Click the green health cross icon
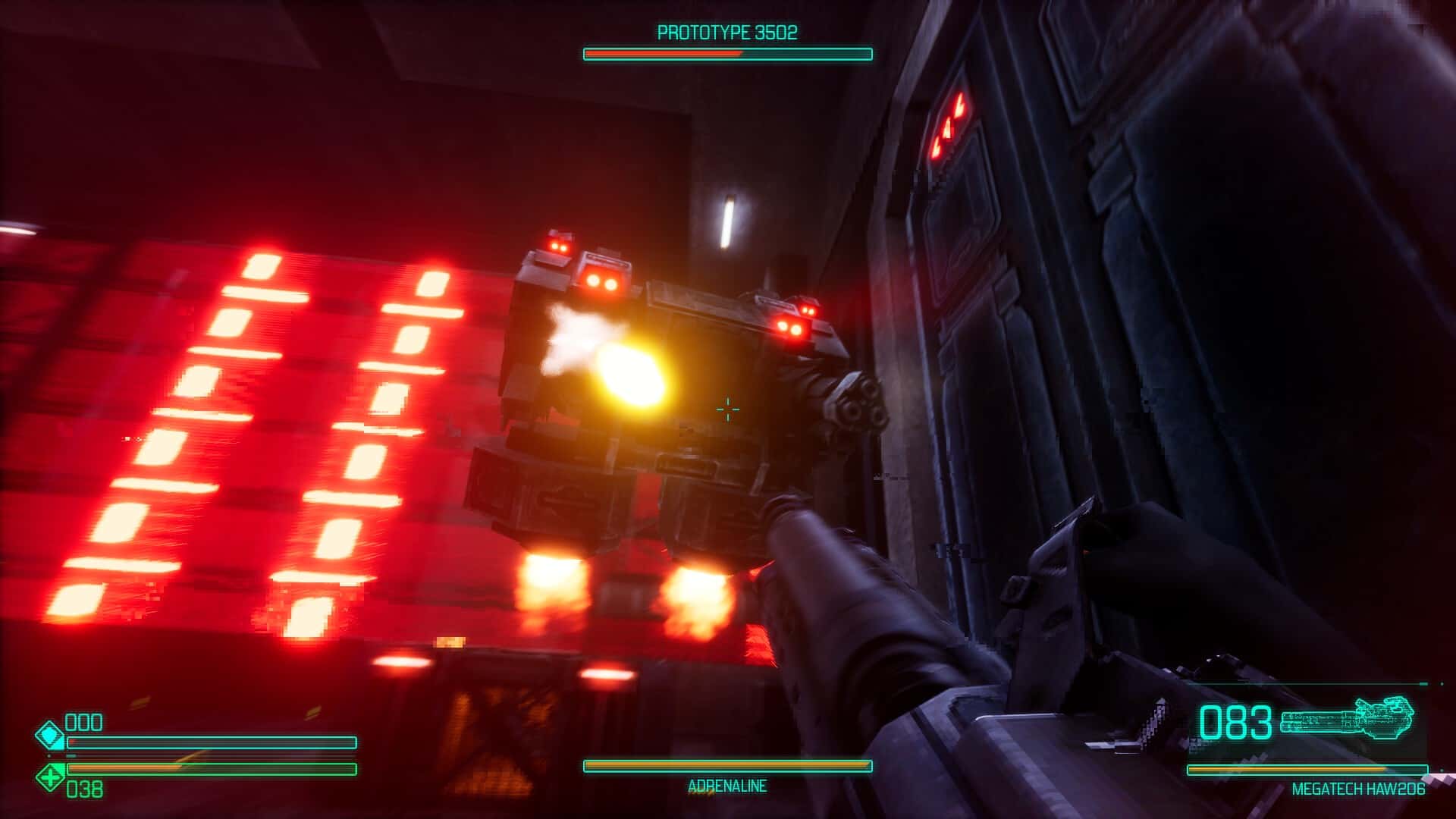Viewport: 1456px width, 819px height. tap(51, 777)
